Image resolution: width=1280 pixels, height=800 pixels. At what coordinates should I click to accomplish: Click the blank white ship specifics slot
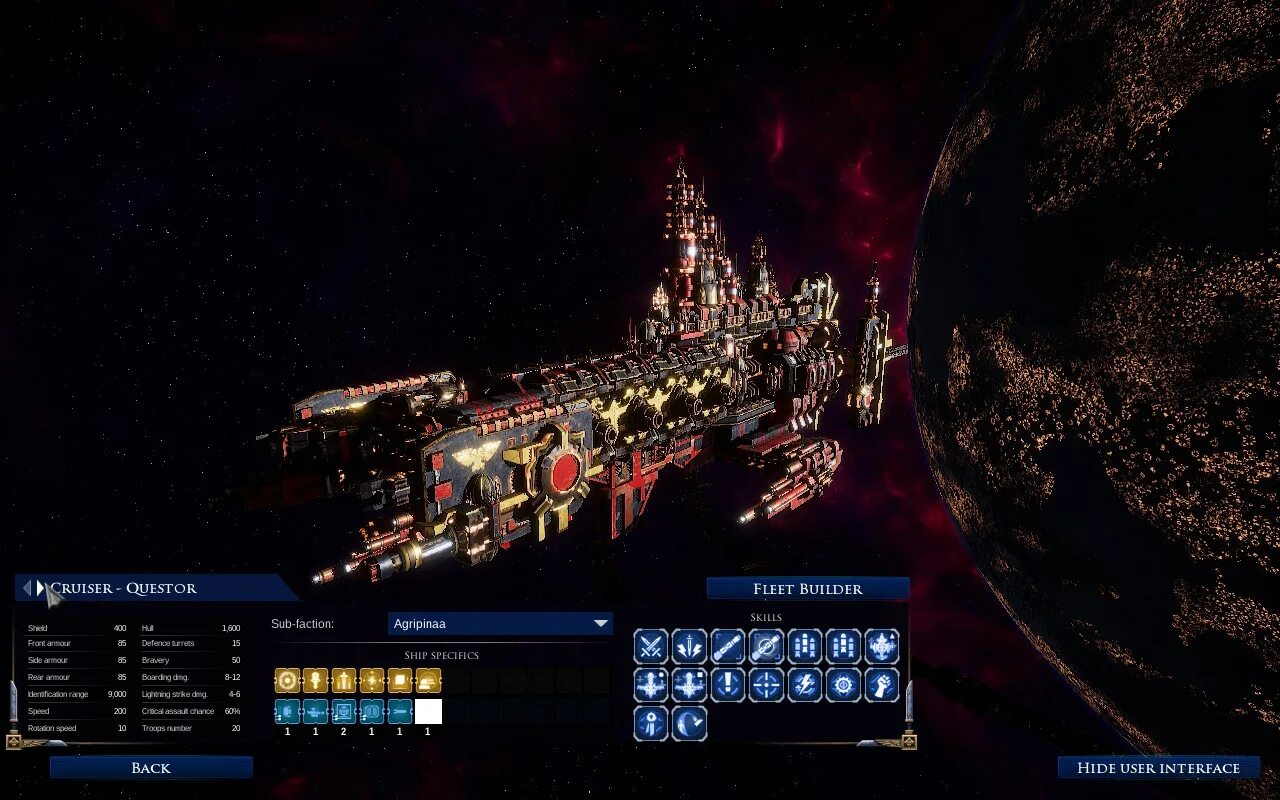click(x=428, y=711)
